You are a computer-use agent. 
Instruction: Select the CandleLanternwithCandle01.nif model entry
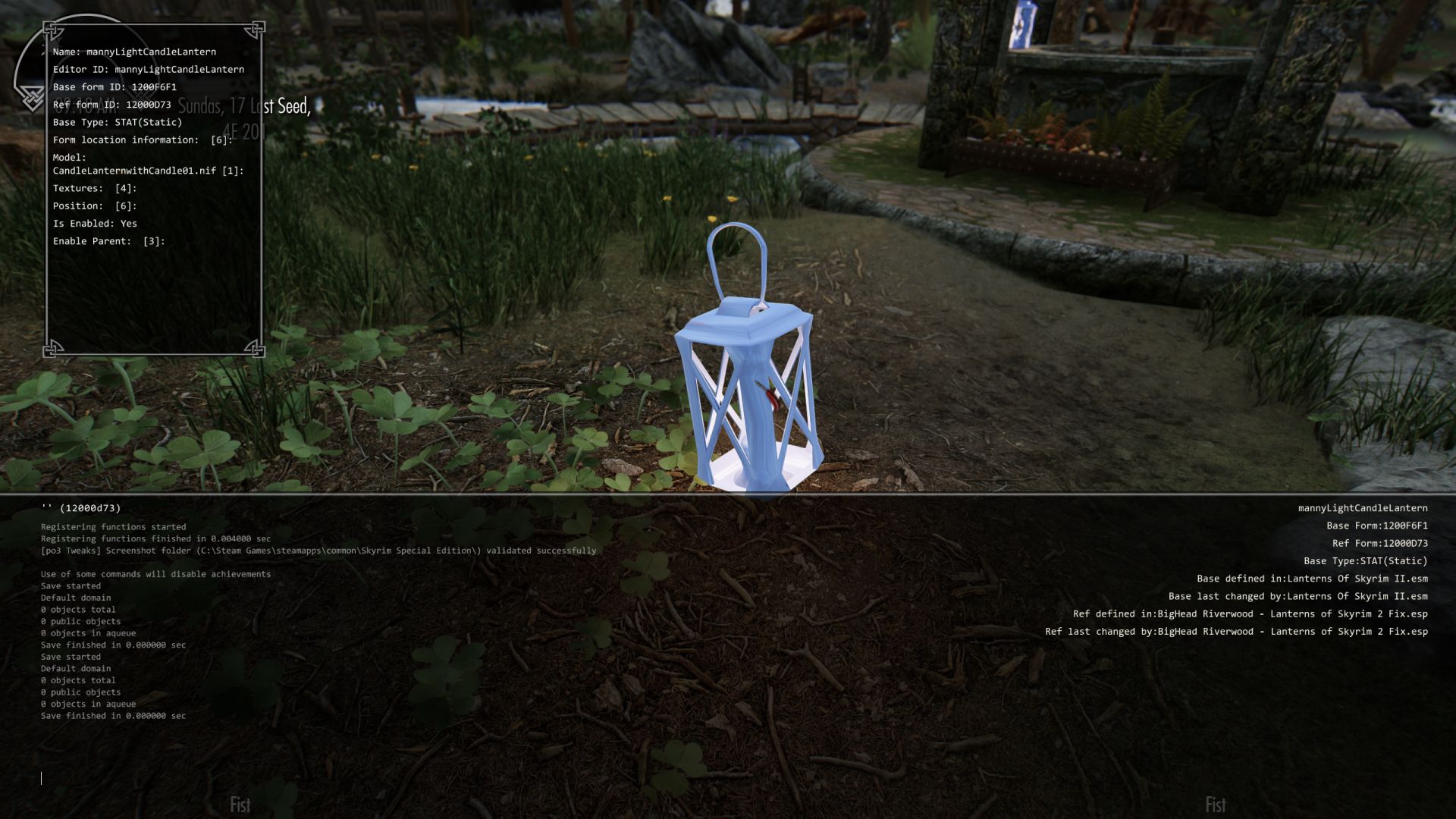coord(138,171)
